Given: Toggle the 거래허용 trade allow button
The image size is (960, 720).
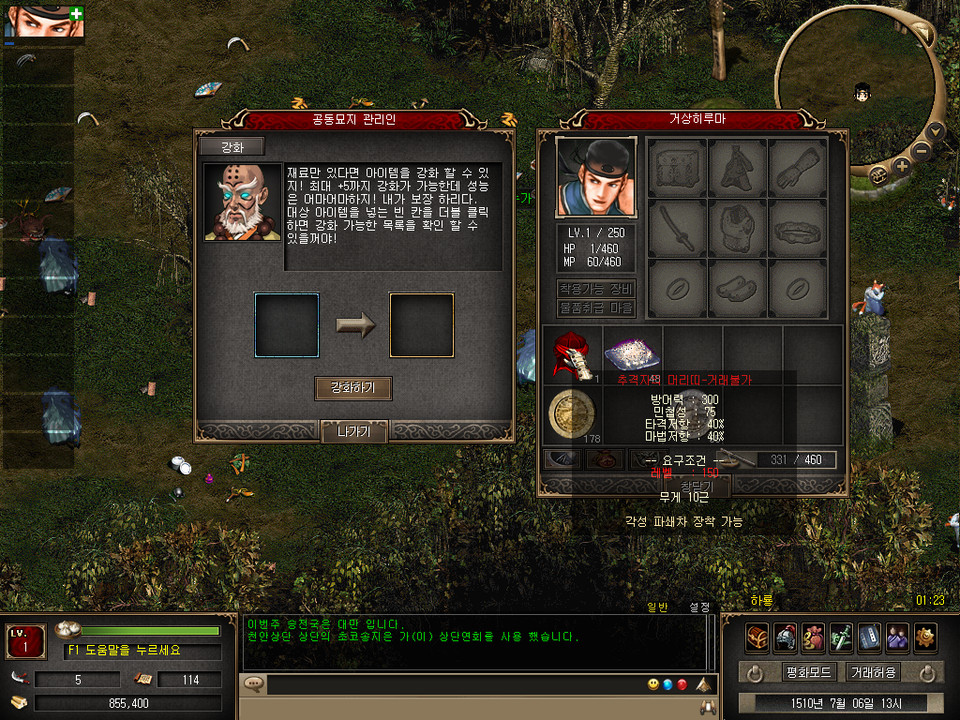Looking at the screenshot, I should click(872, 672).
